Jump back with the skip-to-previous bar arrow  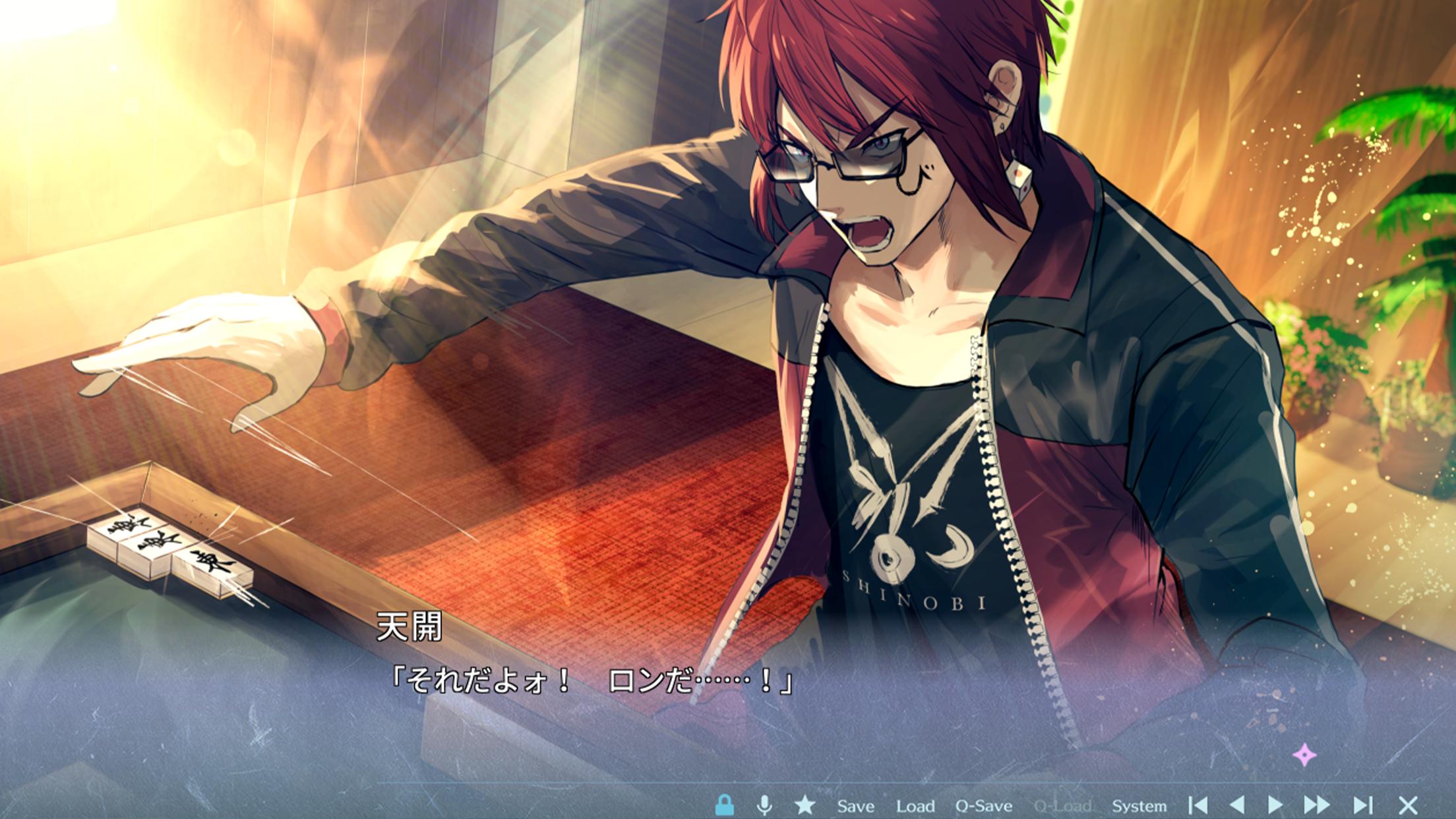[x=1198, y=805]
